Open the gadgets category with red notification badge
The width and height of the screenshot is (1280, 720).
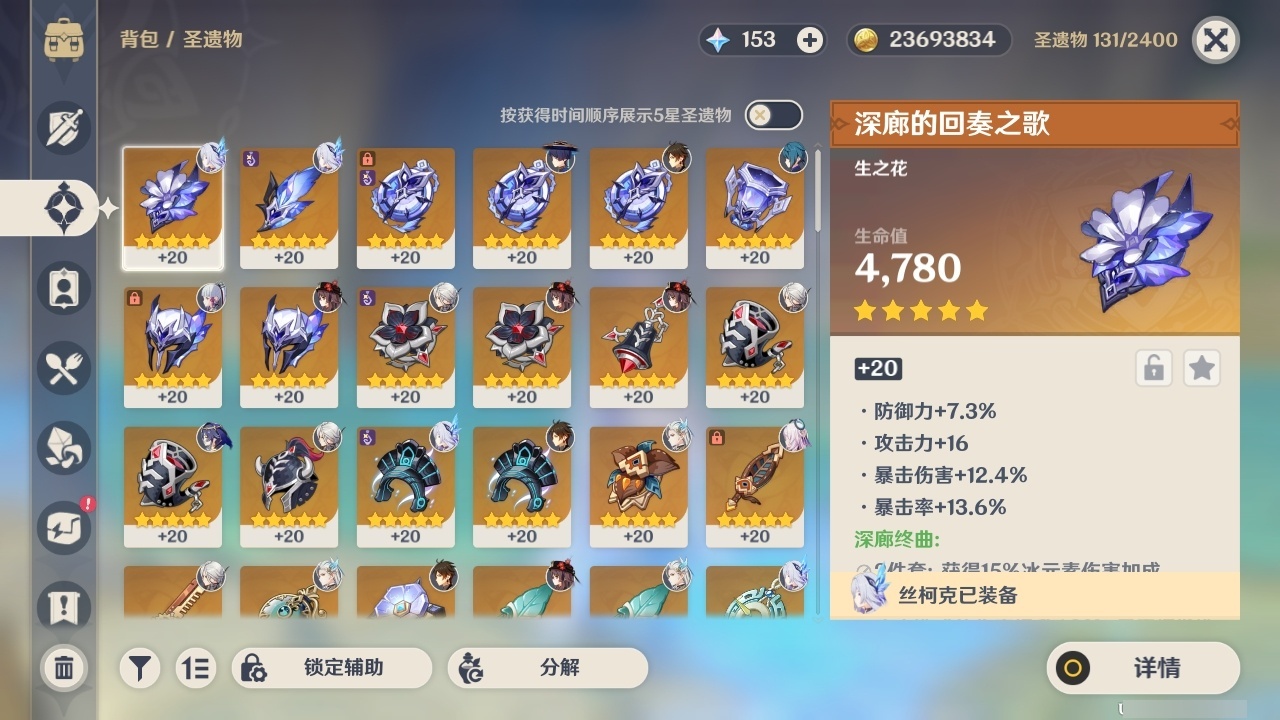(x=63, y=528)
